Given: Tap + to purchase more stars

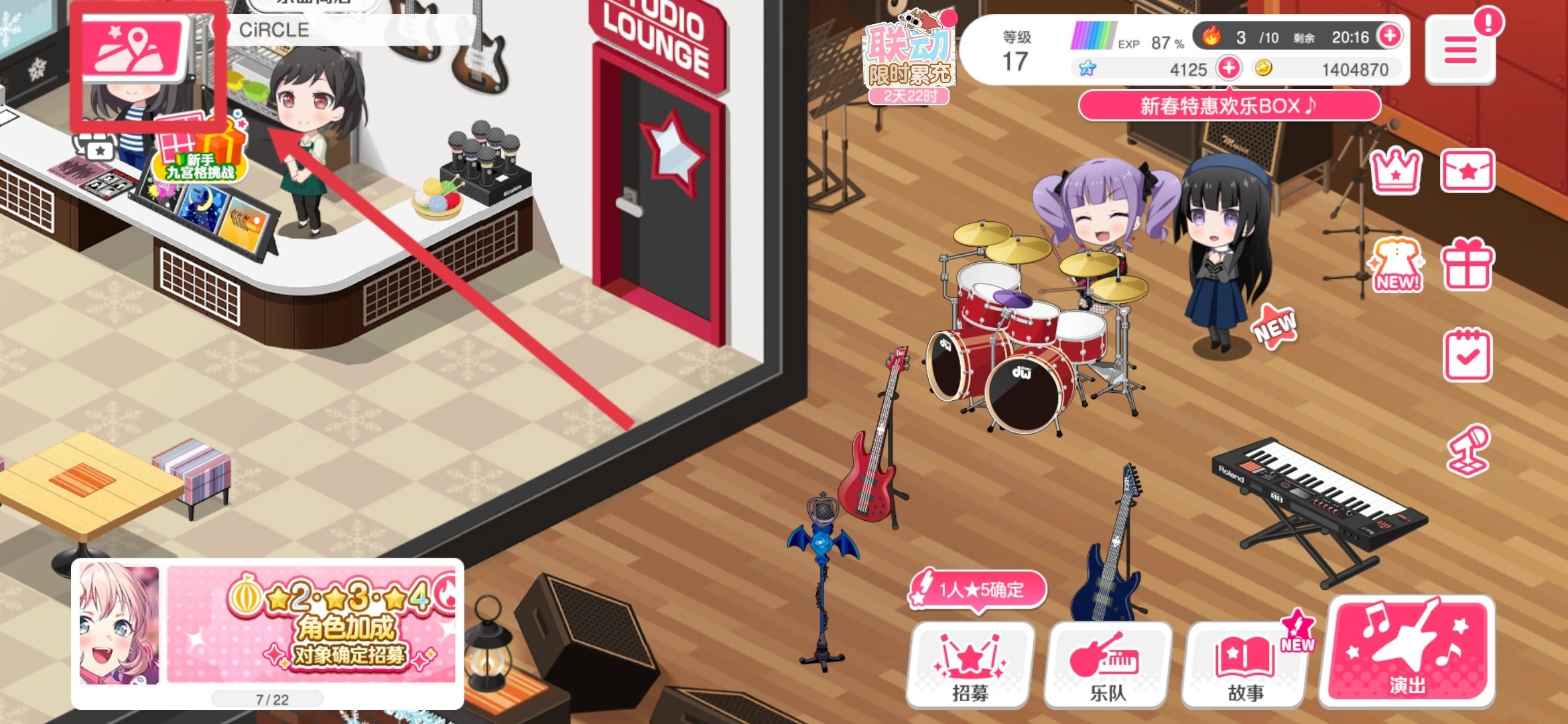Looking at the screenshot, I should [x=1228, y=69].
